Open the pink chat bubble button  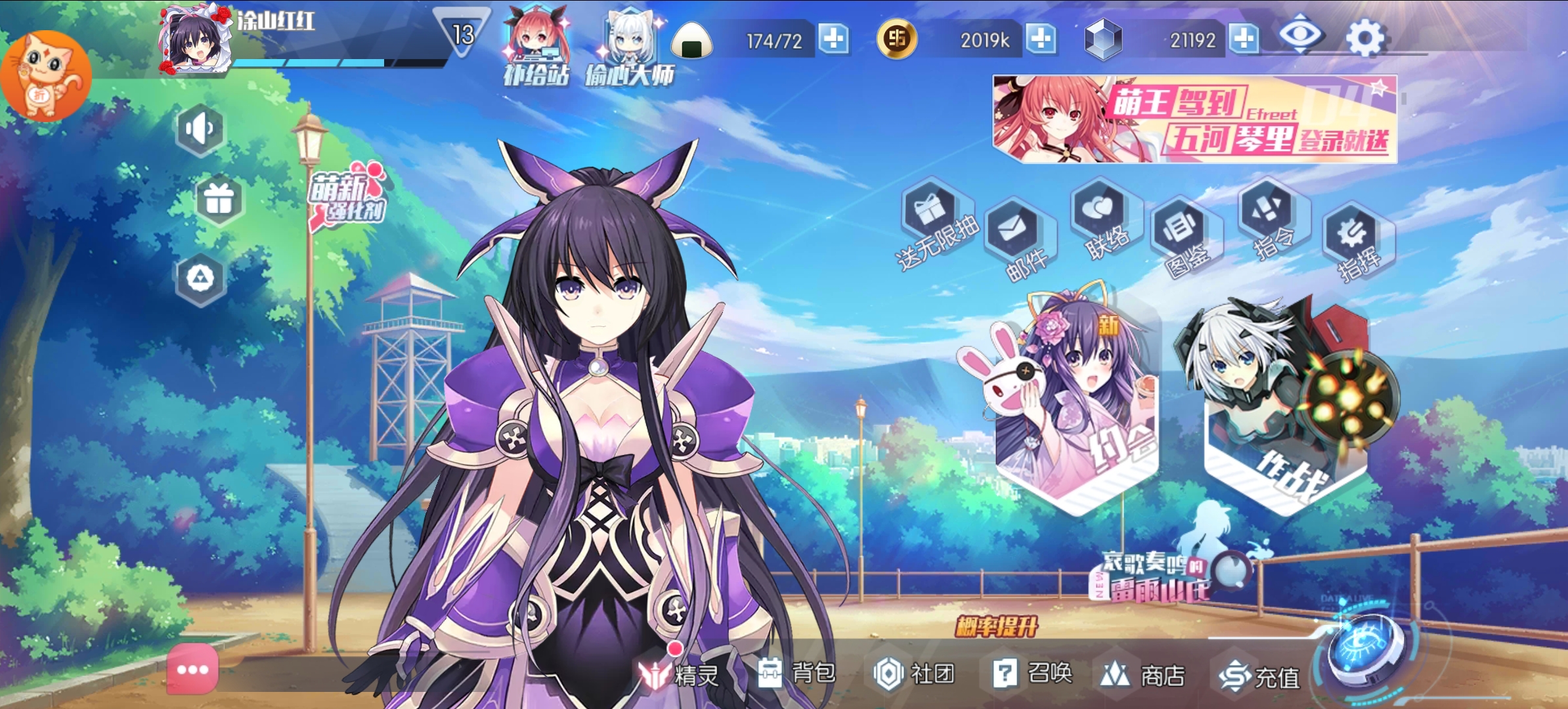click(x=192, y=670)
